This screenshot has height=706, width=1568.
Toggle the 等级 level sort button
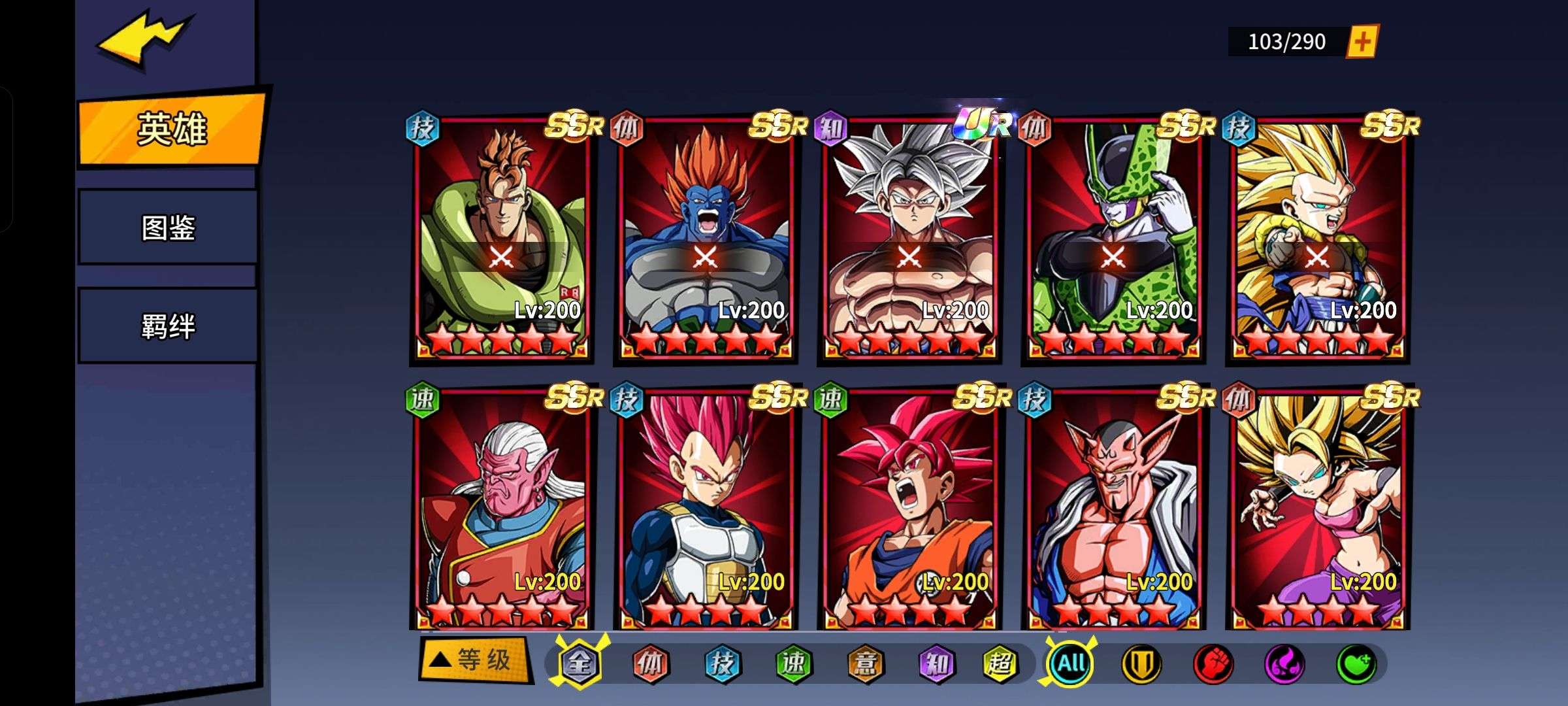tap(475, 660)
